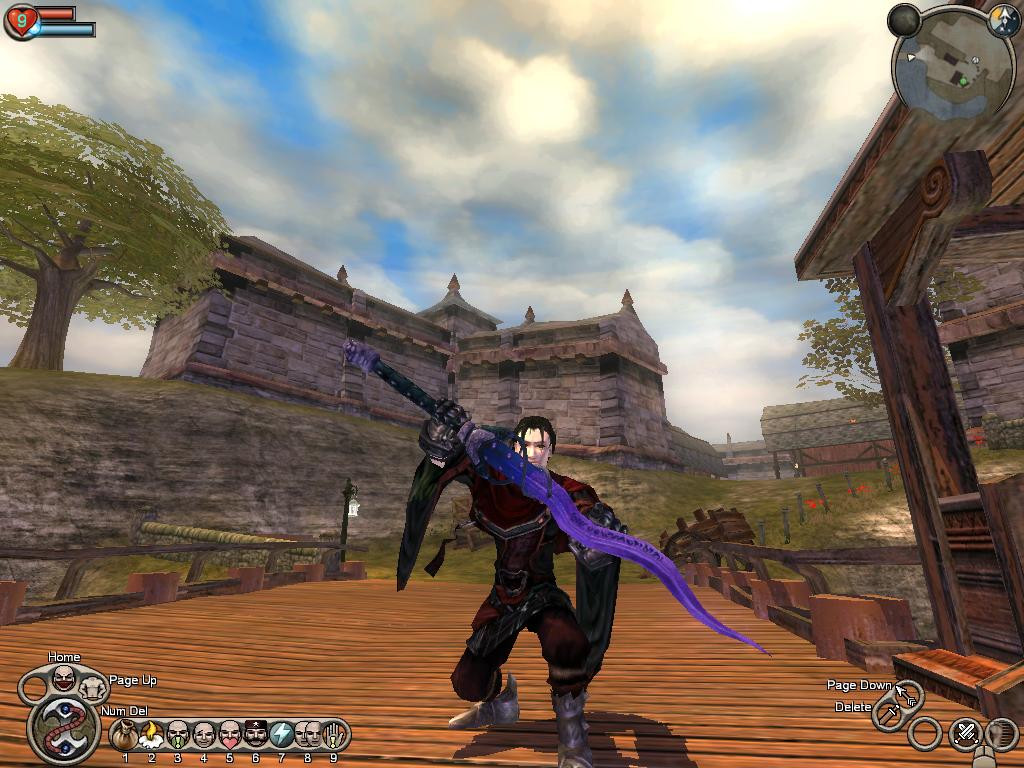This screenshot has width=1024, height=768.
Task: Select the arrow ranged weapon slot
Action: pos(908,692)
